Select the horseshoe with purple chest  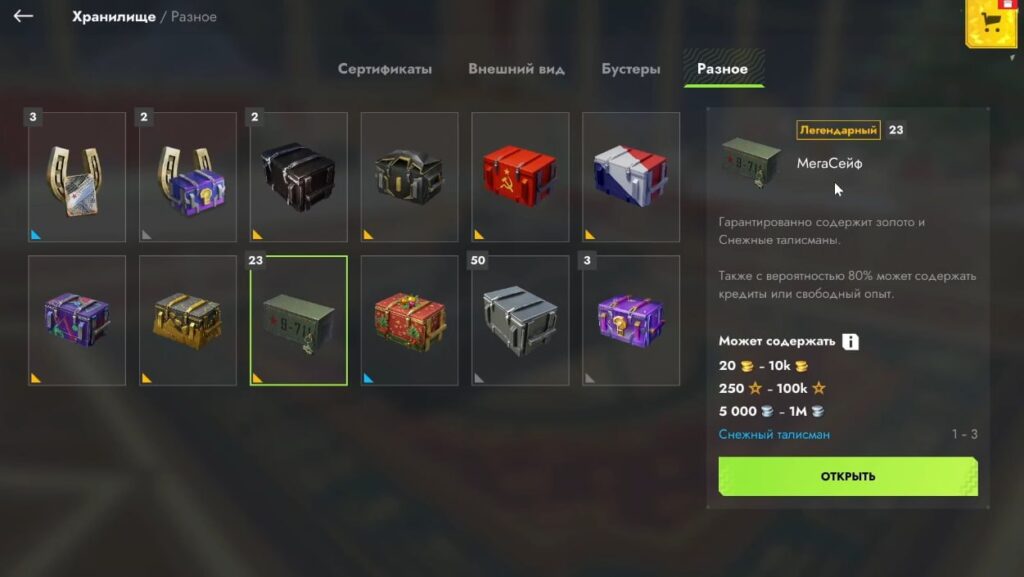coord(188,177)
